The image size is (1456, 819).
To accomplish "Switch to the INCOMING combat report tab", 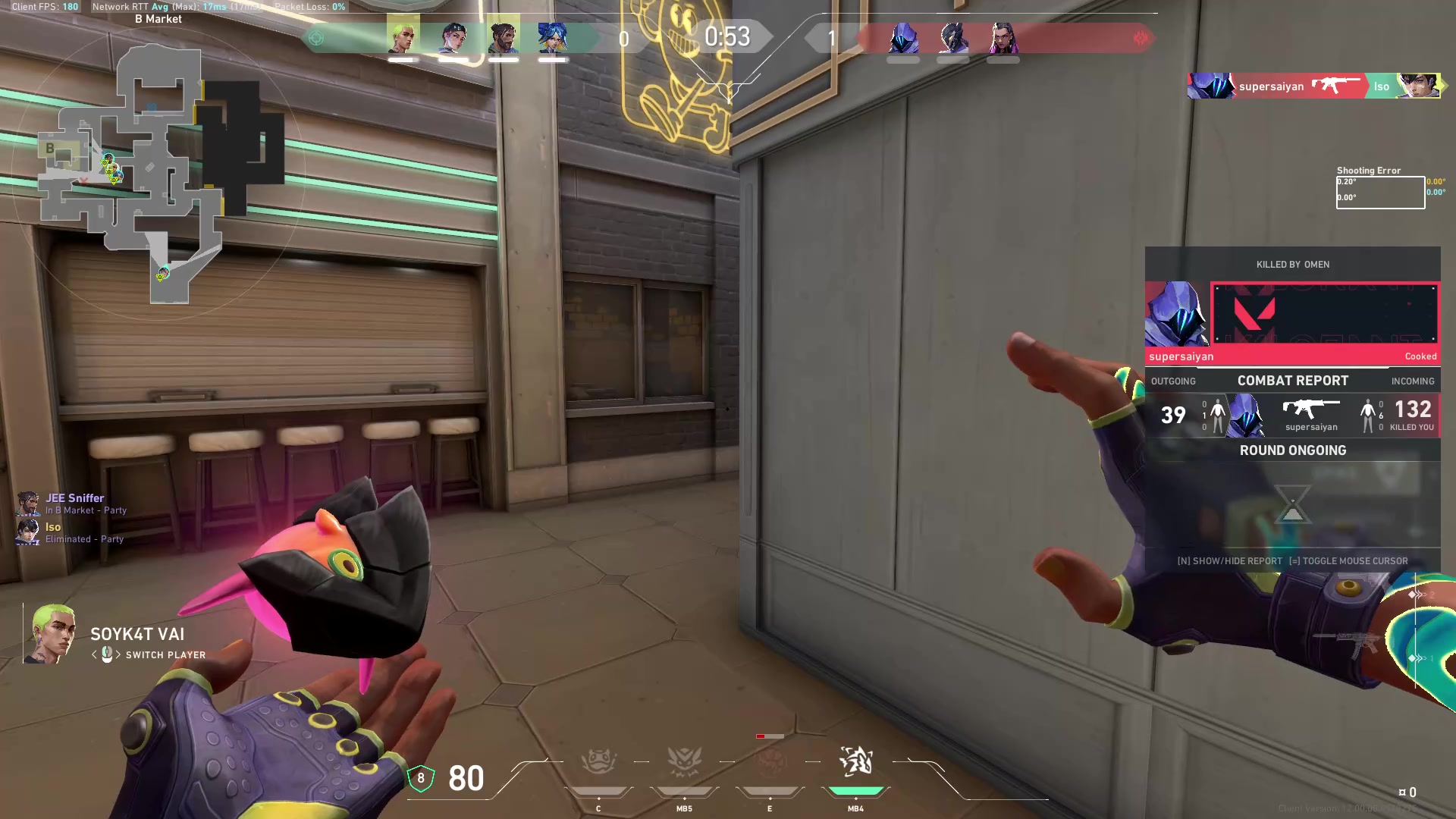I will pyautogui.click(x=1412, y=381).
